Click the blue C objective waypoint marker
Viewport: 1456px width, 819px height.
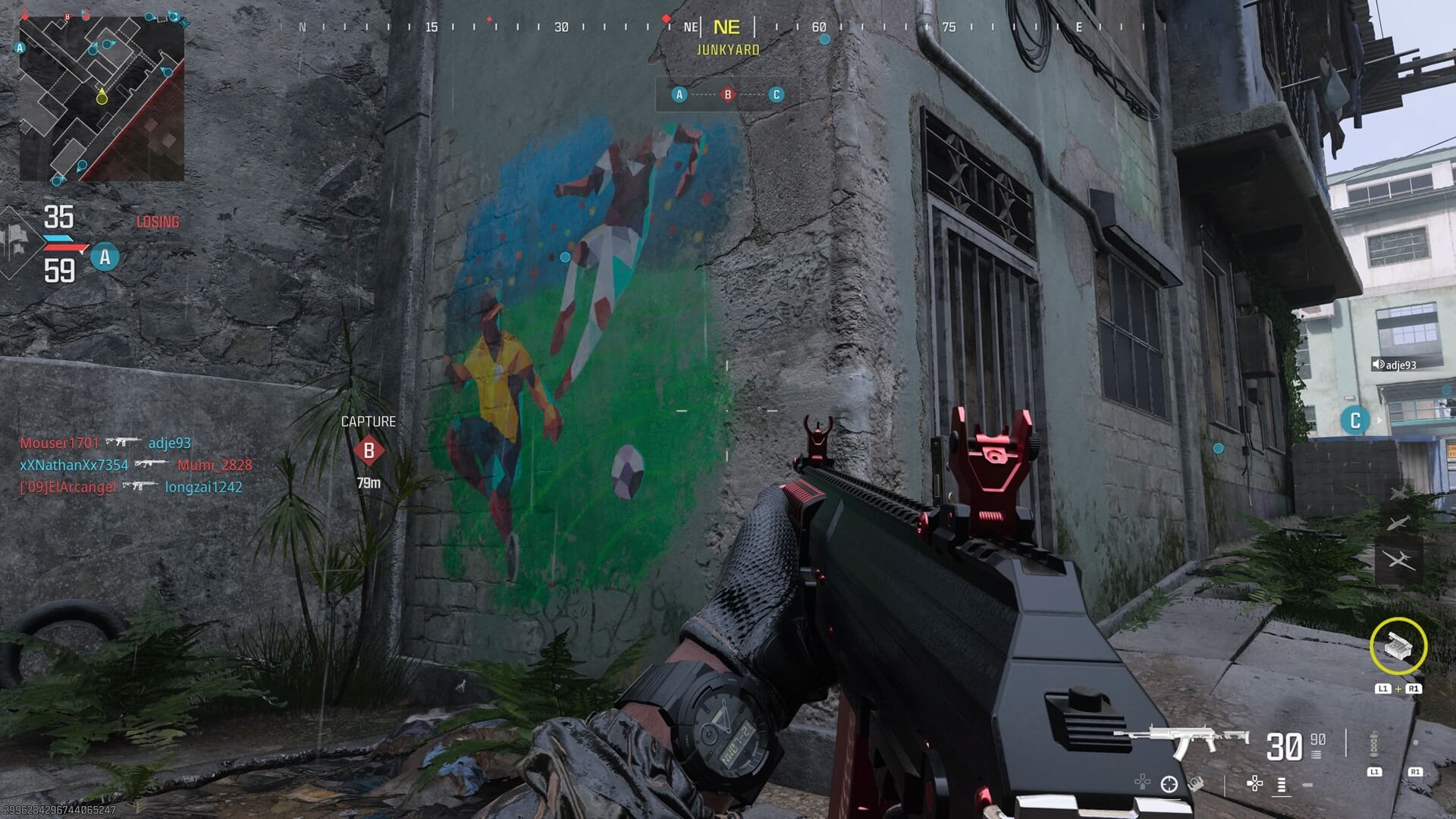coord(1355,420)
